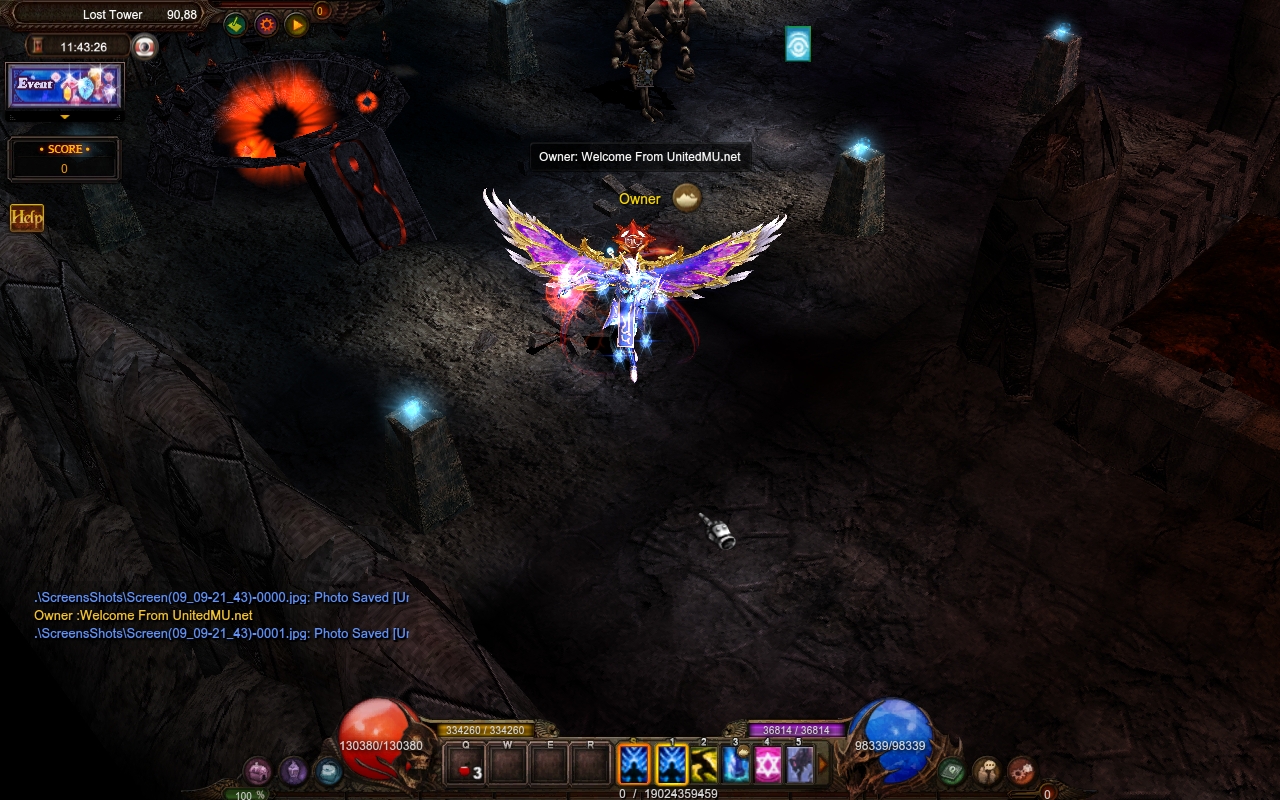Image resolution: width=1280 pixels, height=800 pixels.
Task: Click the yellow play arrow button
Action: click(x=296, y=25)
